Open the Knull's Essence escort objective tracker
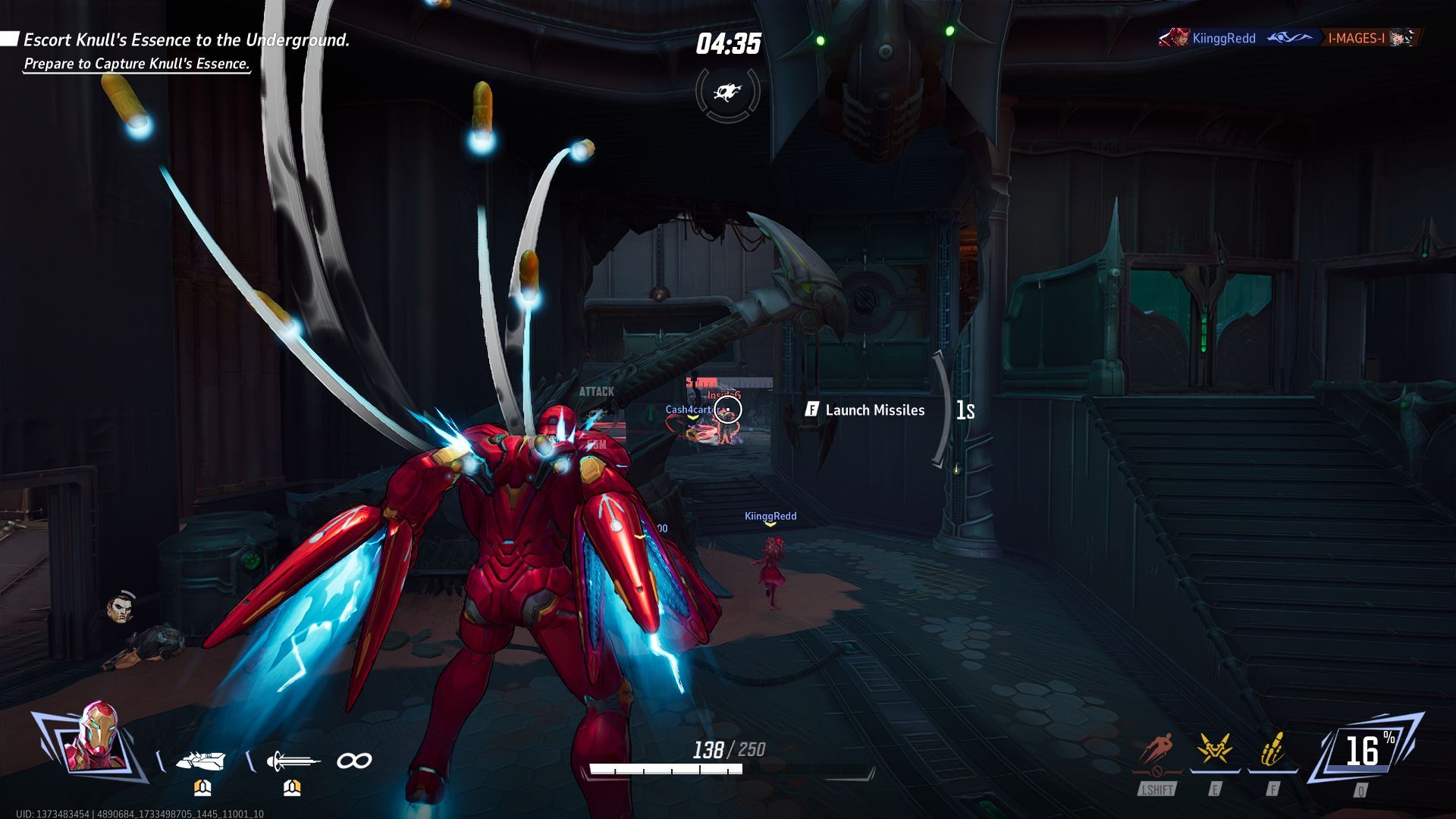Viewport: 1456px width, 819px height. point(187,40)
